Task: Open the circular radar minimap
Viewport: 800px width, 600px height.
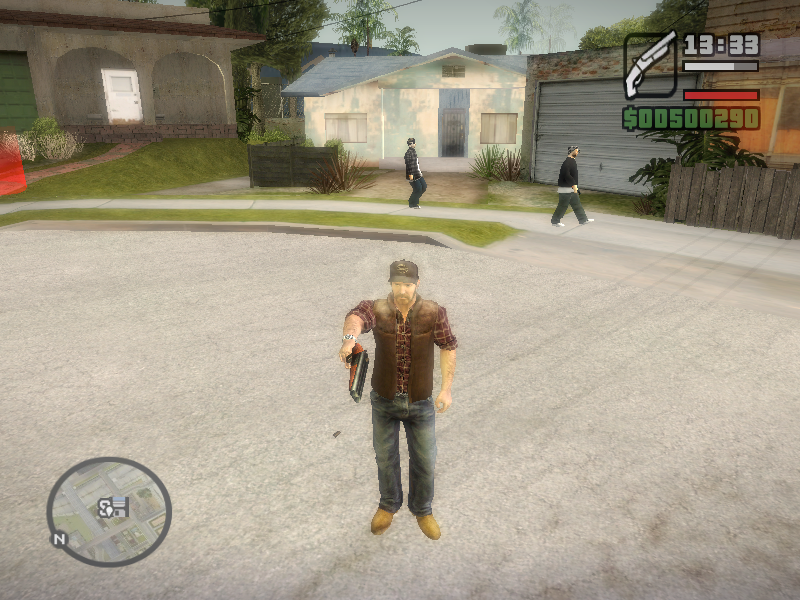Action: click(x=109, y=512)
